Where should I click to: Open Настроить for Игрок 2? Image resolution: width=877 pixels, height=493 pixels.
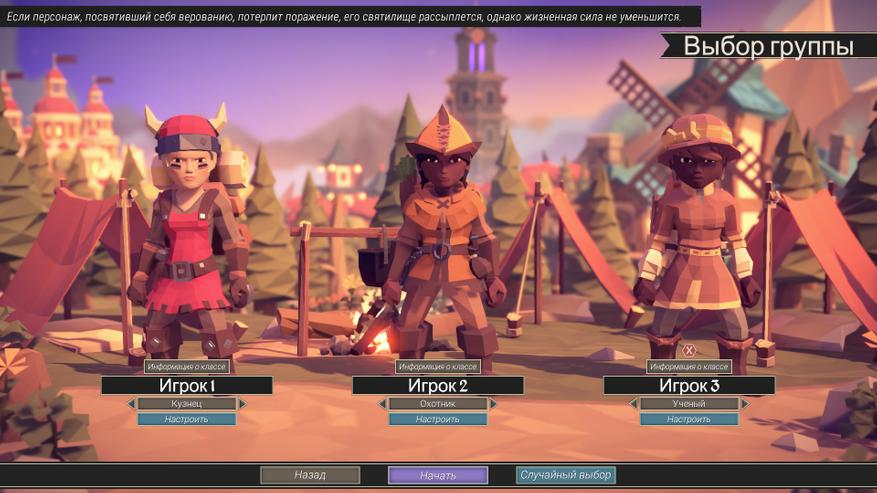pyautogui.click(x=438, y=419)
